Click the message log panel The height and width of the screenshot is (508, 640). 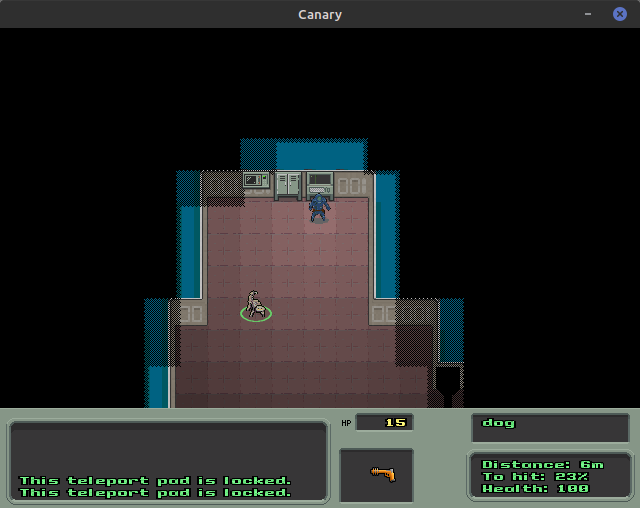click(x=168, y=461)
